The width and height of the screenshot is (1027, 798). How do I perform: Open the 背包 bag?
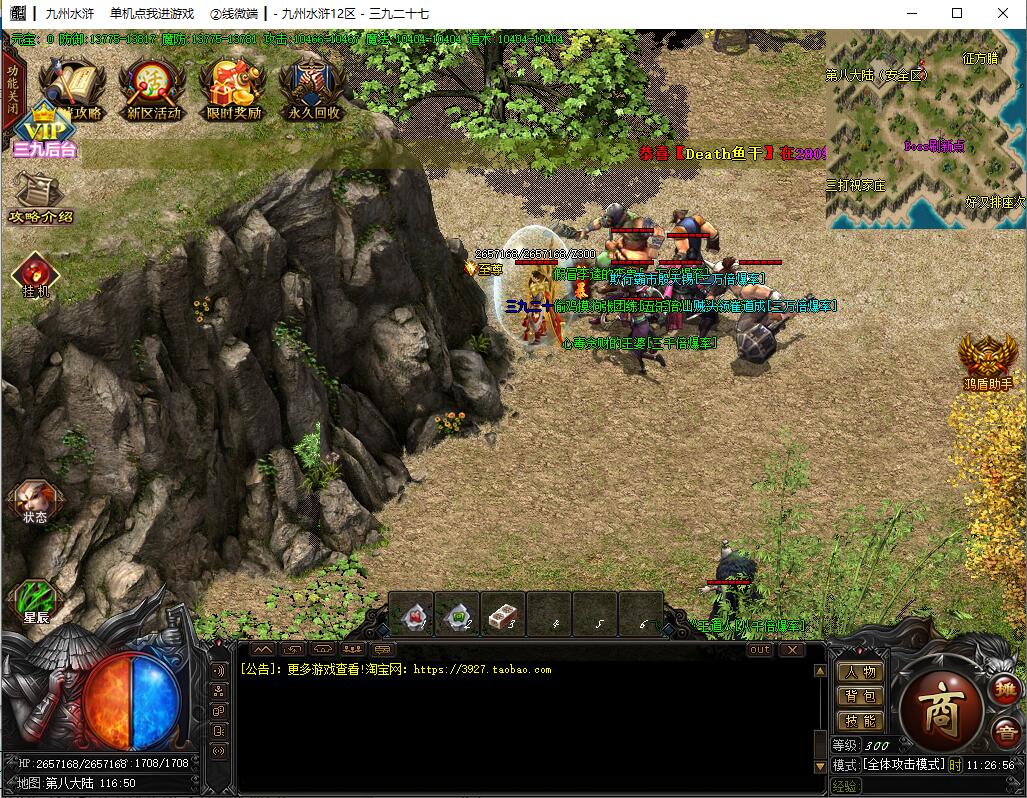[x=858, y=696]
